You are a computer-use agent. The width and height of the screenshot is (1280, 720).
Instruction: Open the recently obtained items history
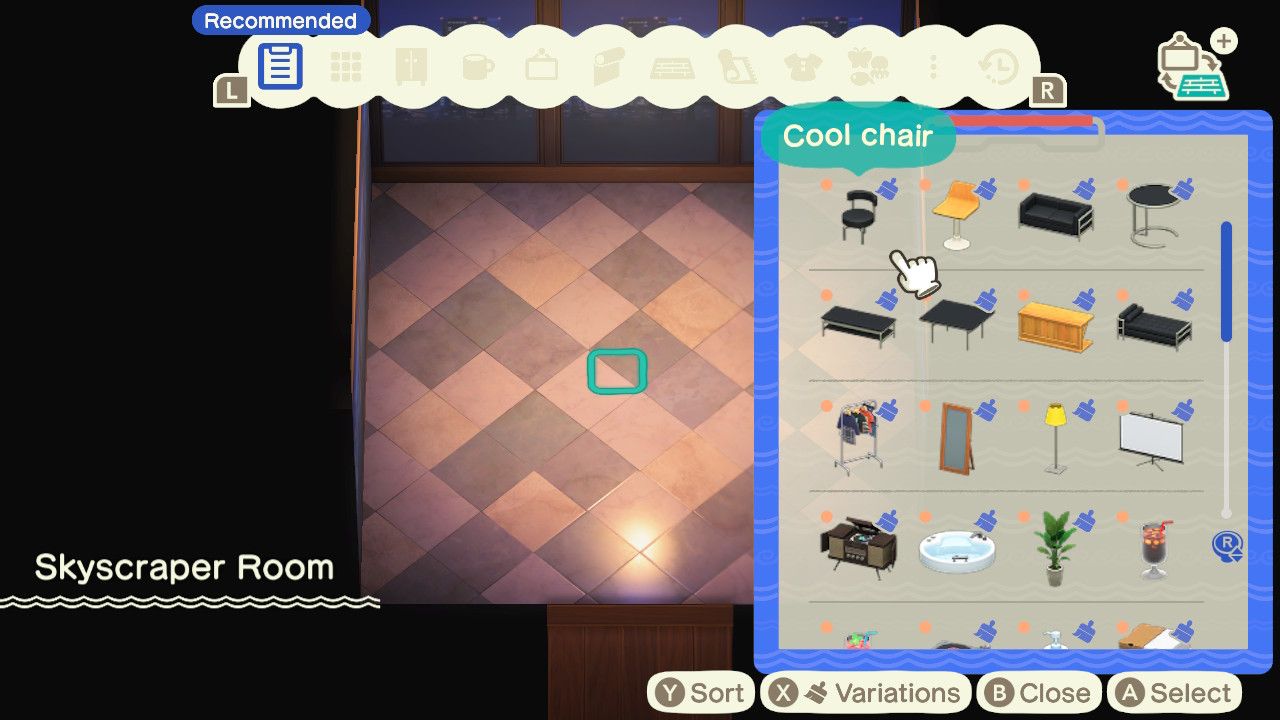(1000, 65)
